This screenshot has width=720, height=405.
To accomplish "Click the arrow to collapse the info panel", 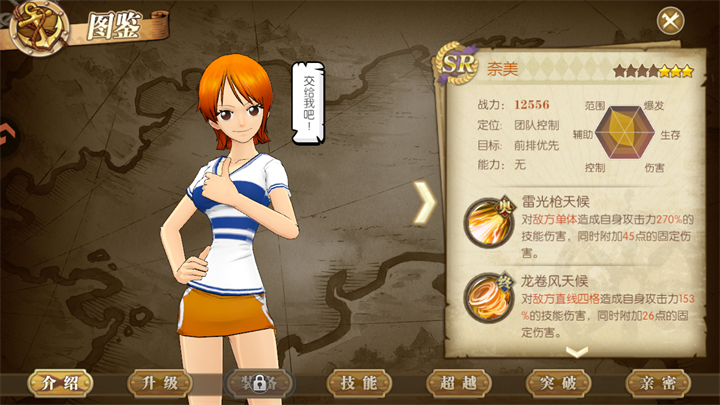I will coord(425,203).
